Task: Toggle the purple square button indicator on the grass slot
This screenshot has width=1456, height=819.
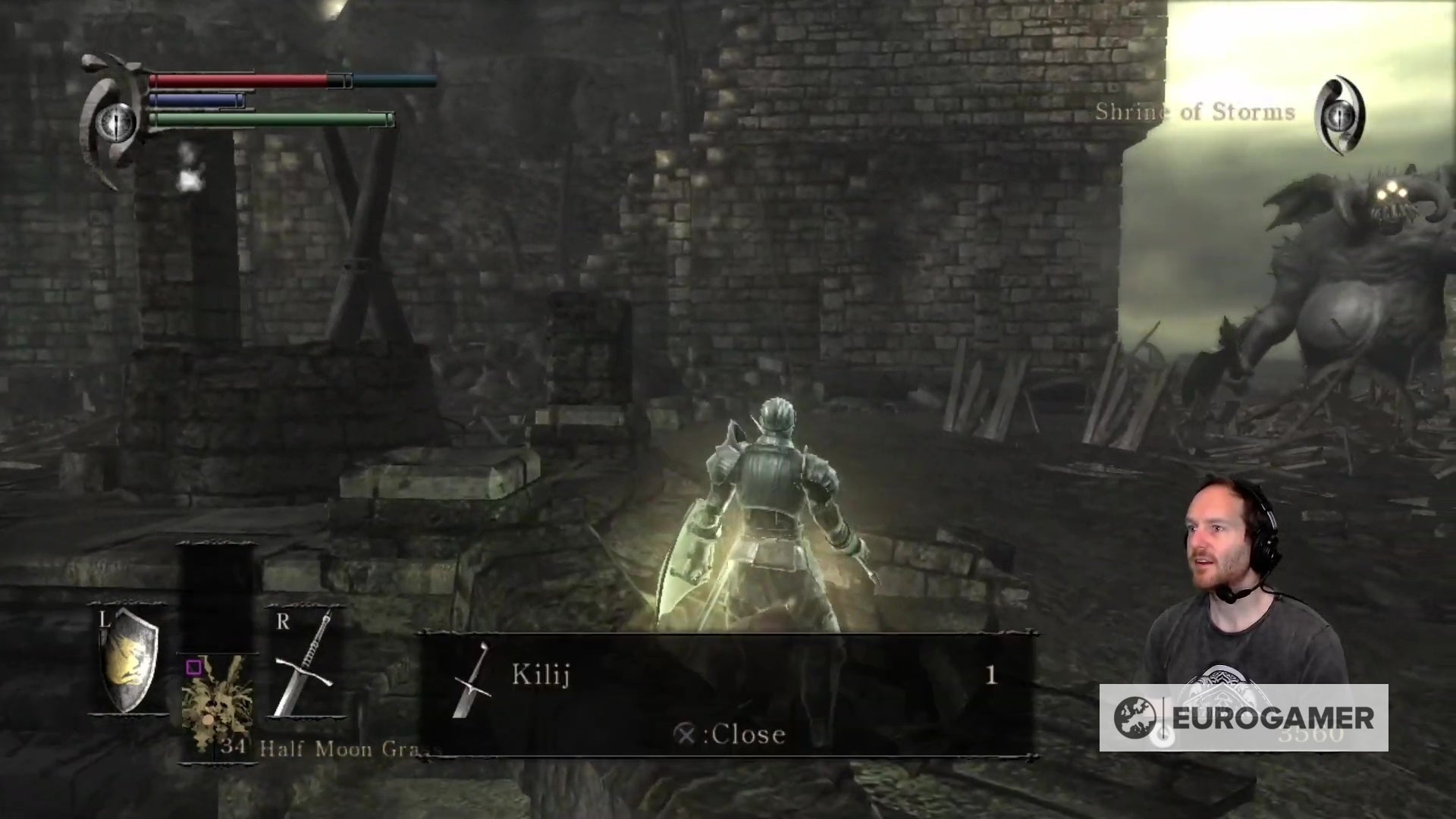Action: coord(193,667)
